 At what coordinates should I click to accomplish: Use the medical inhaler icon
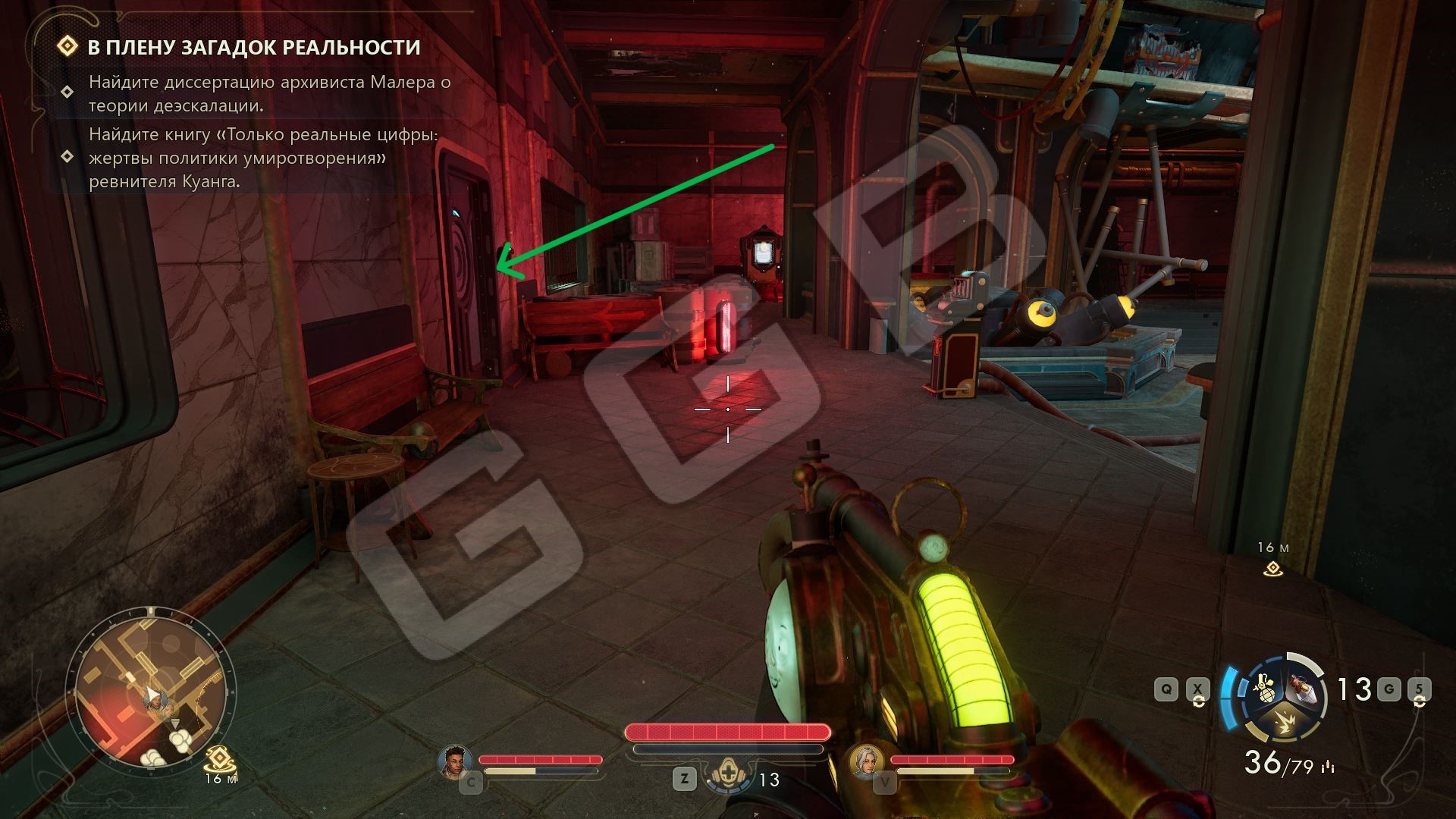click(x=727, y=778)
